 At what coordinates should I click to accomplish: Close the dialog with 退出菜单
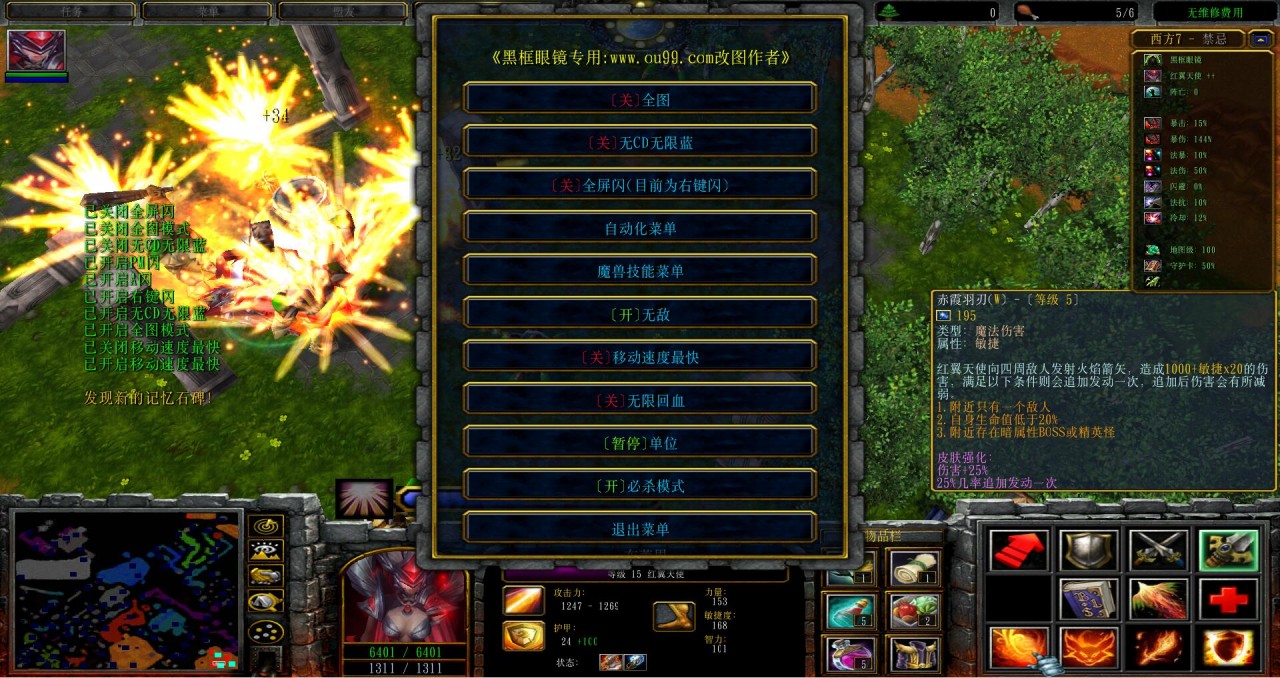(640, 529)
